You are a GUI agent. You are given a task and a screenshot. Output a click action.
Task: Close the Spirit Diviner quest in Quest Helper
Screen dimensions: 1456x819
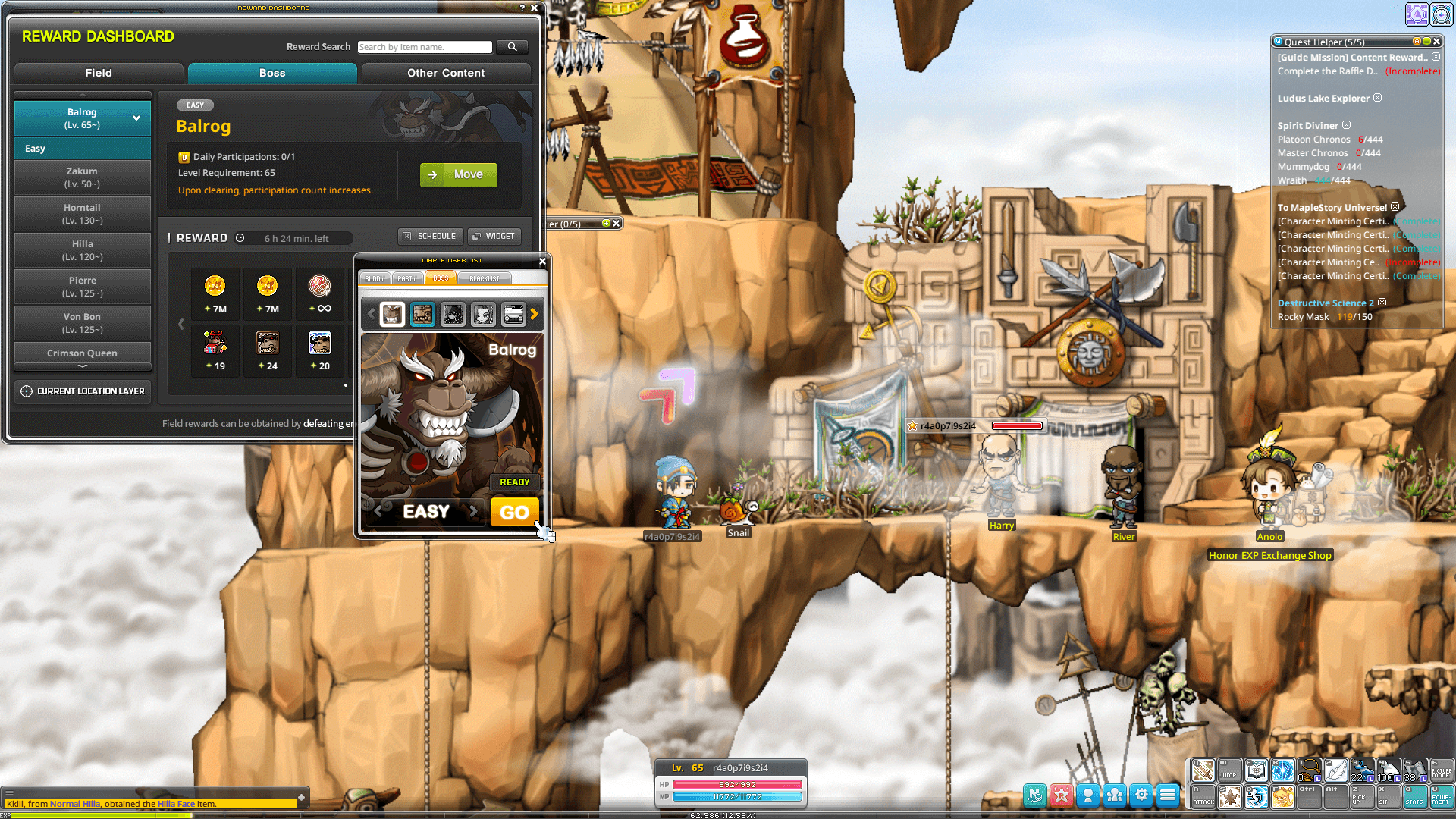point(1346,125)
